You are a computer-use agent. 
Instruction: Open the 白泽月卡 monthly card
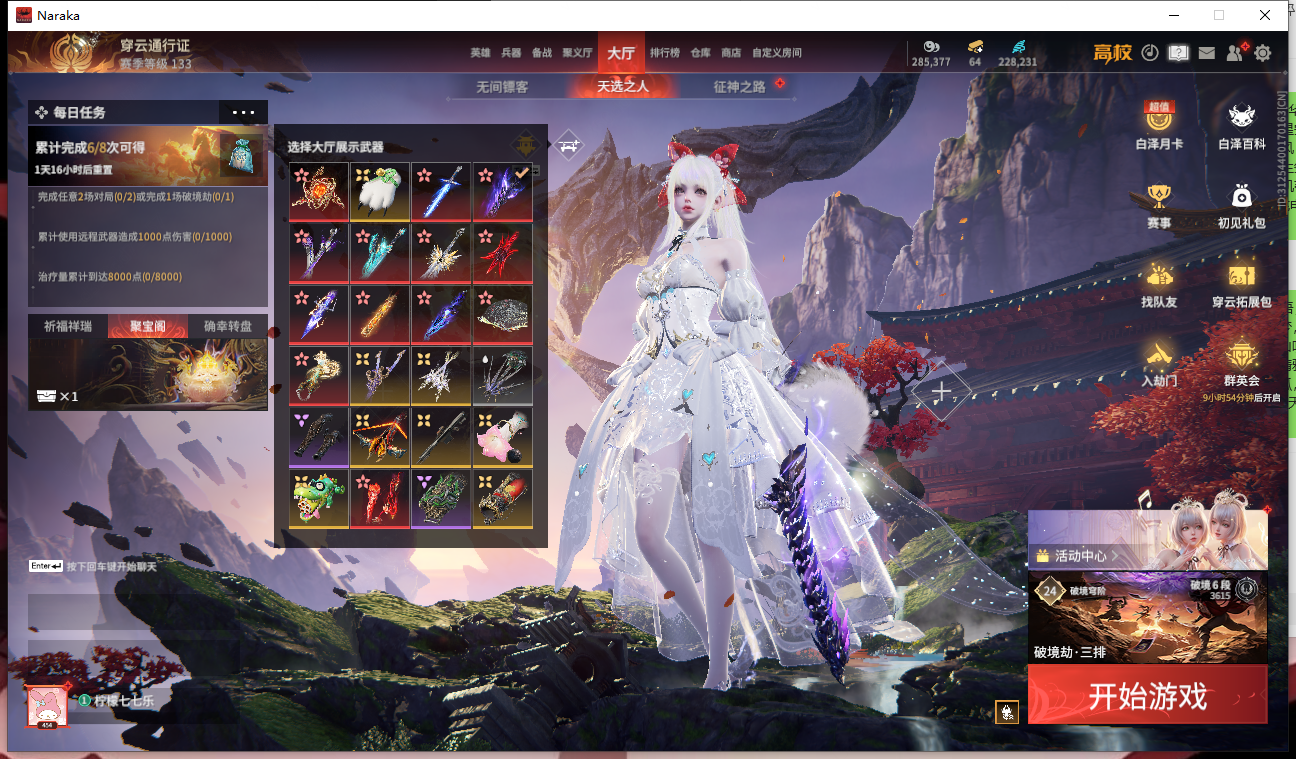1159,126
